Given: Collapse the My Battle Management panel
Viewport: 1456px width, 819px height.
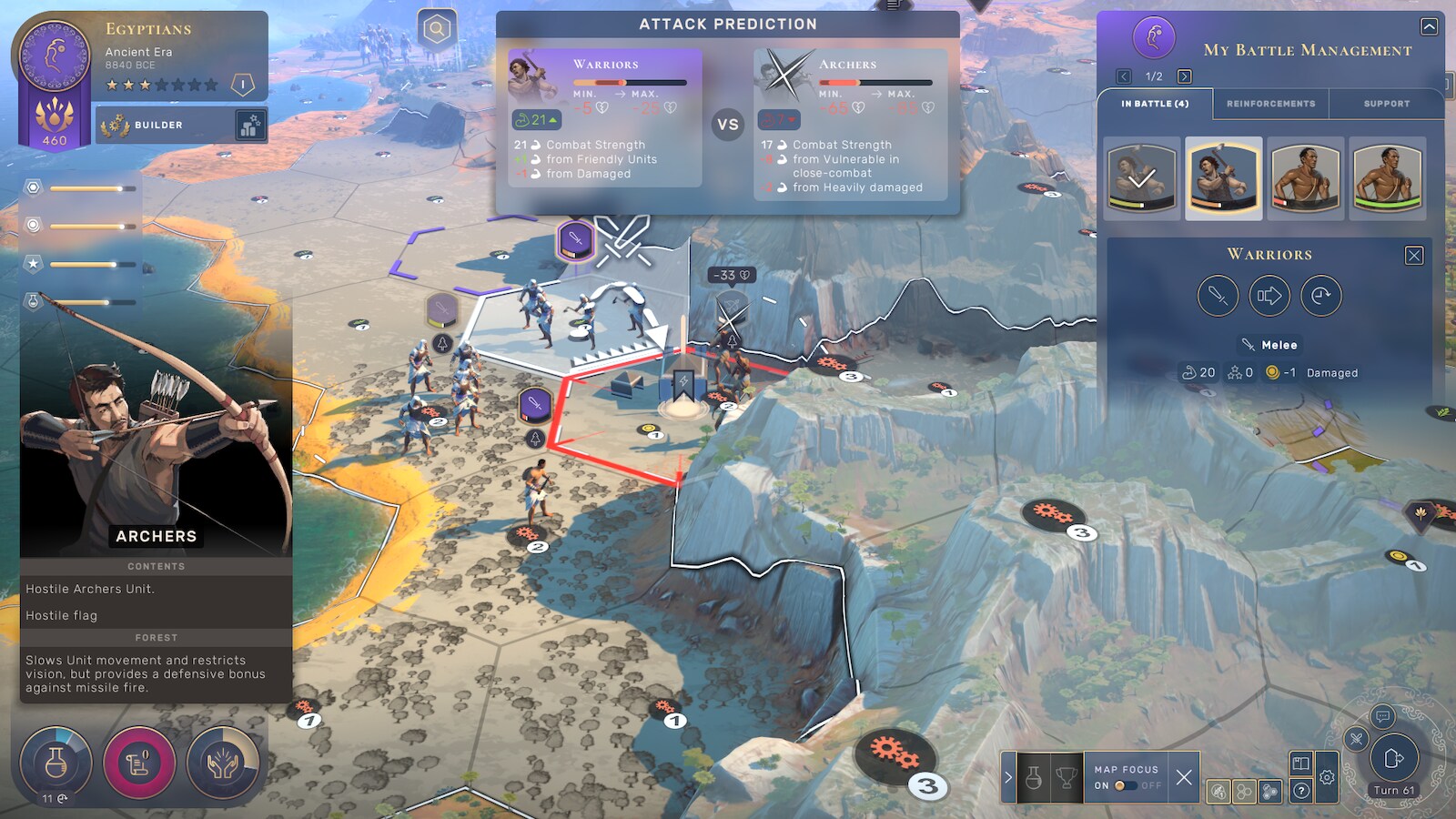Looking at the screenshot, I should [x=1430, y=26].
